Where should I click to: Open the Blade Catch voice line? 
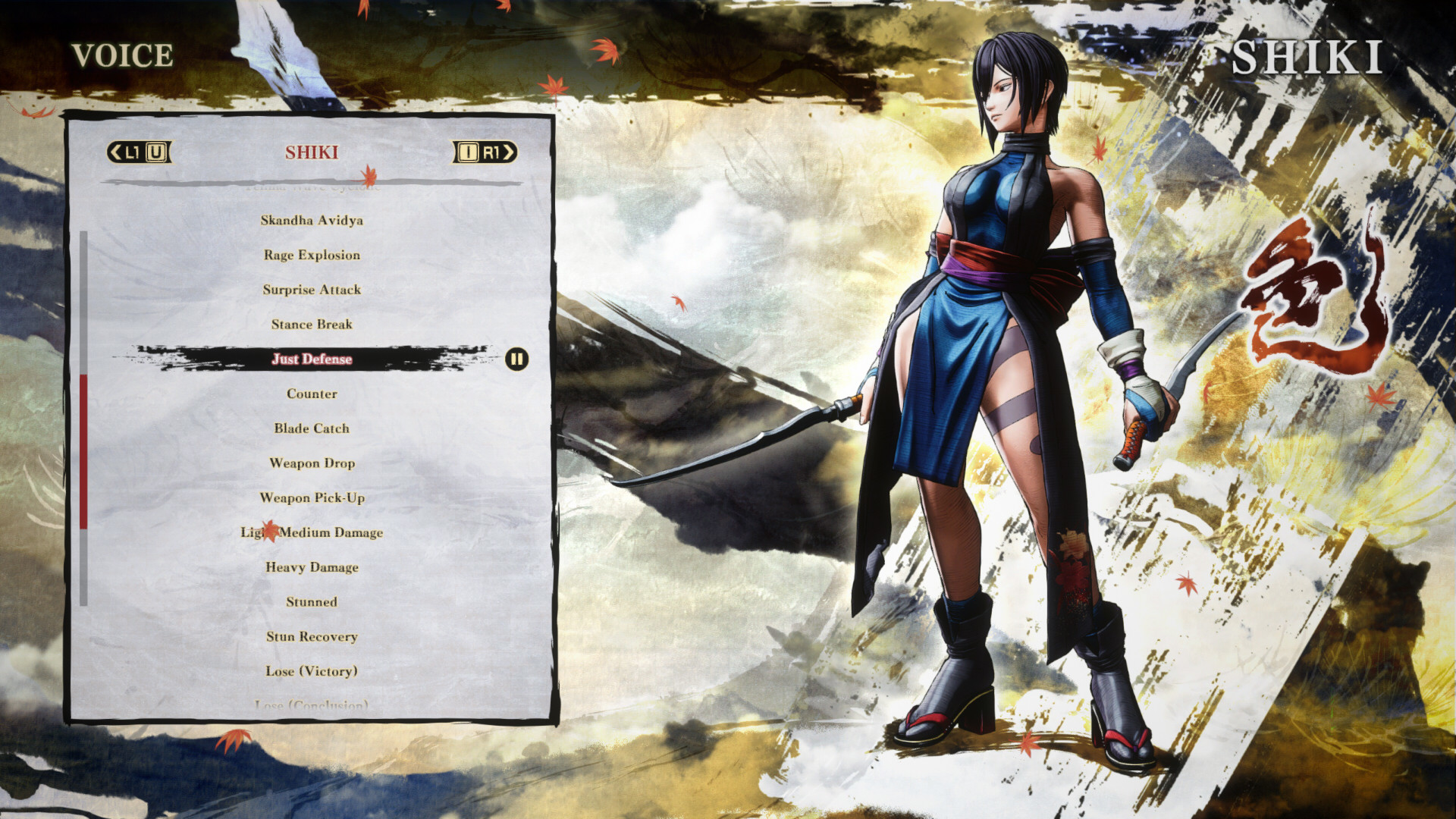(x=312, y=428)
